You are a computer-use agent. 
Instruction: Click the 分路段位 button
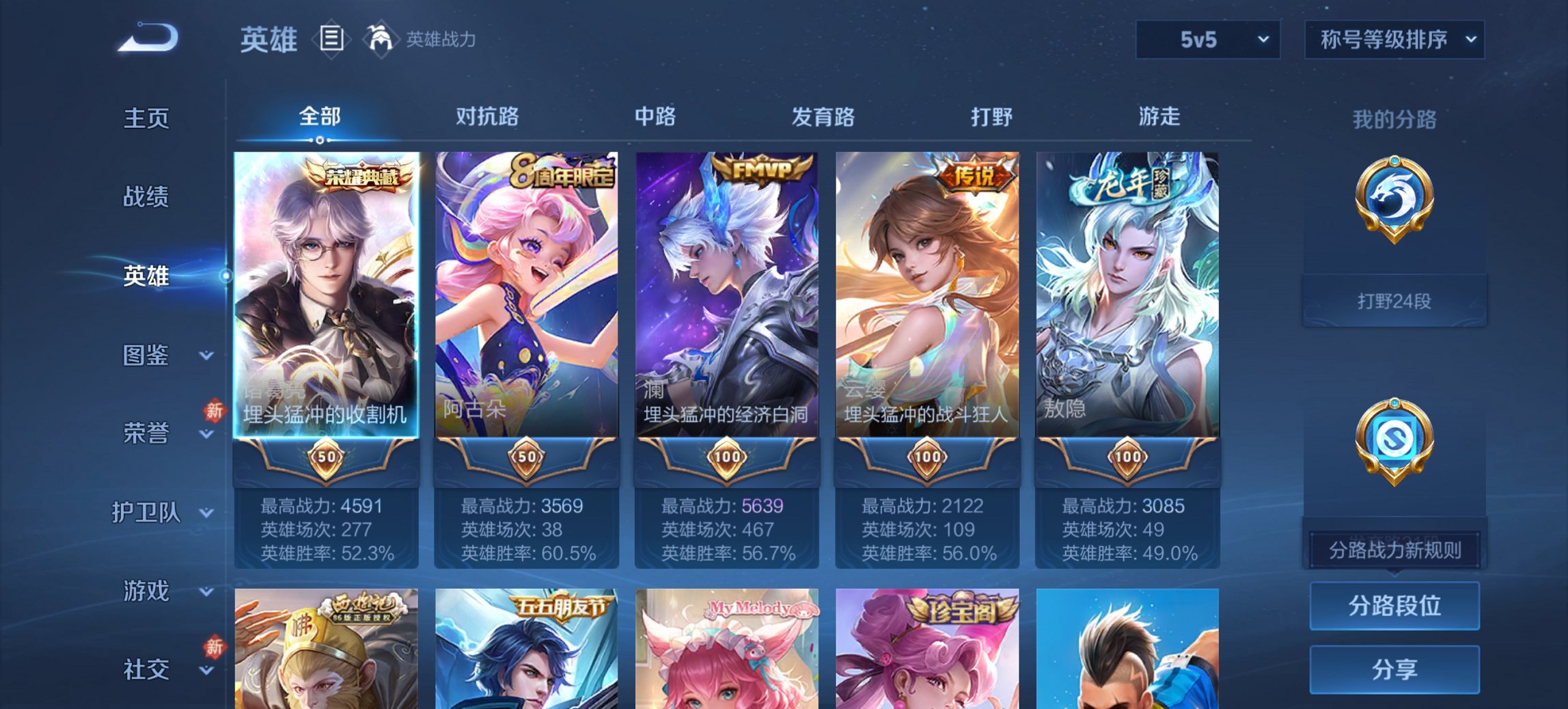tap(1394, 606)
